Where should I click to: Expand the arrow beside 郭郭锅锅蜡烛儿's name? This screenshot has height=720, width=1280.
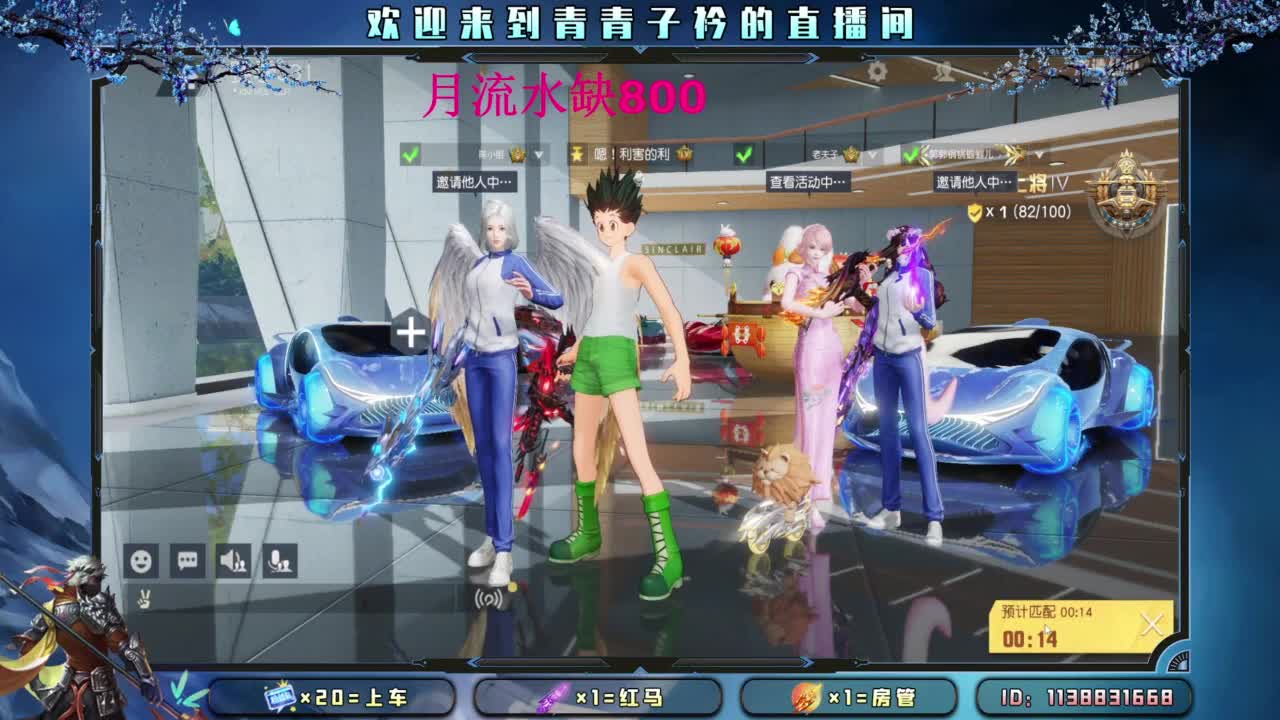(1040, 153)
